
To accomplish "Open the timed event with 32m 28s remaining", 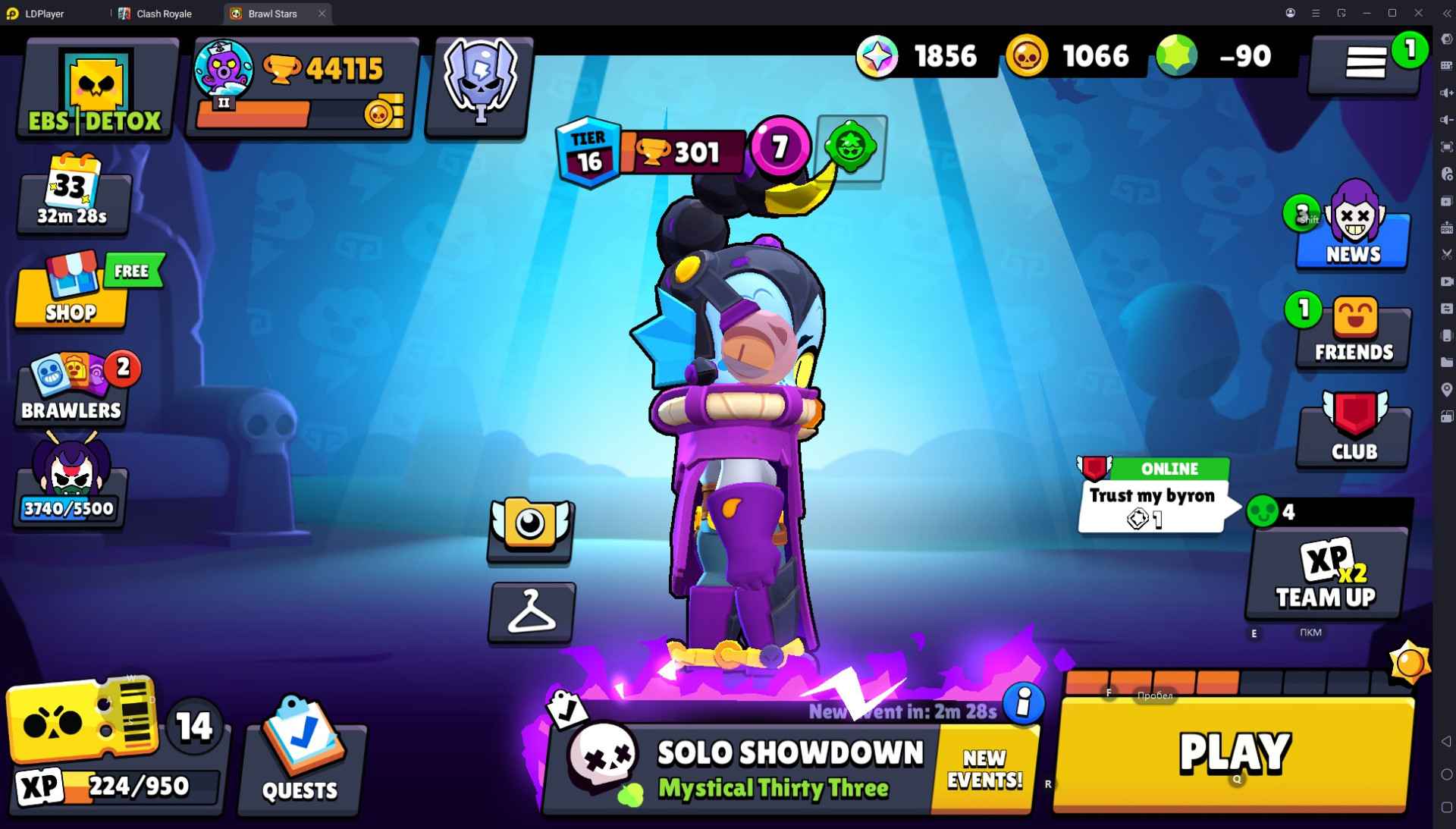I will point(74,197).
